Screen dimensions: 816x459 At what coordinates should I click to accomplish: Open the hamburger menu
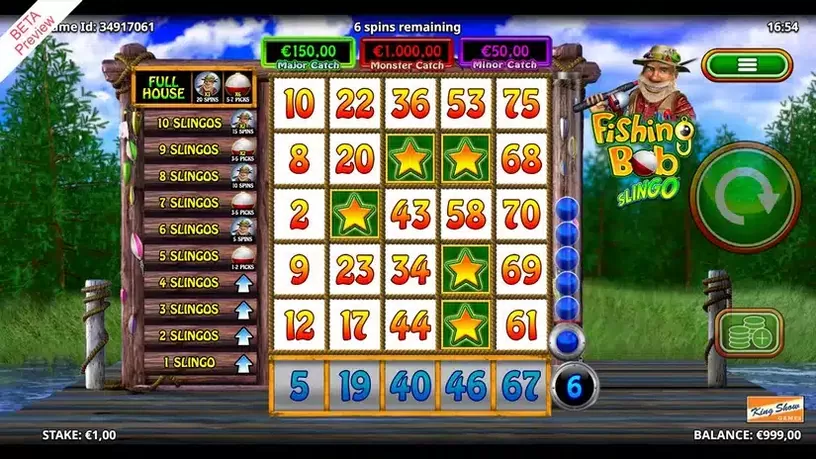(745, 65)
